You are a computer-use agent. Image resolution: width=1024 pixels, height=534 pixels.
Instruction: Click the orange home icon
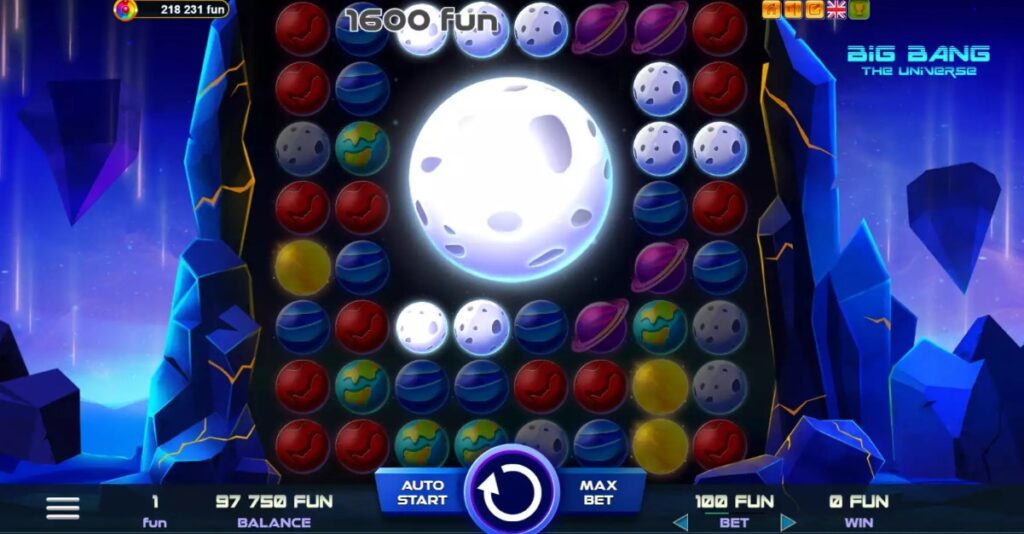(x=771, y=10)
